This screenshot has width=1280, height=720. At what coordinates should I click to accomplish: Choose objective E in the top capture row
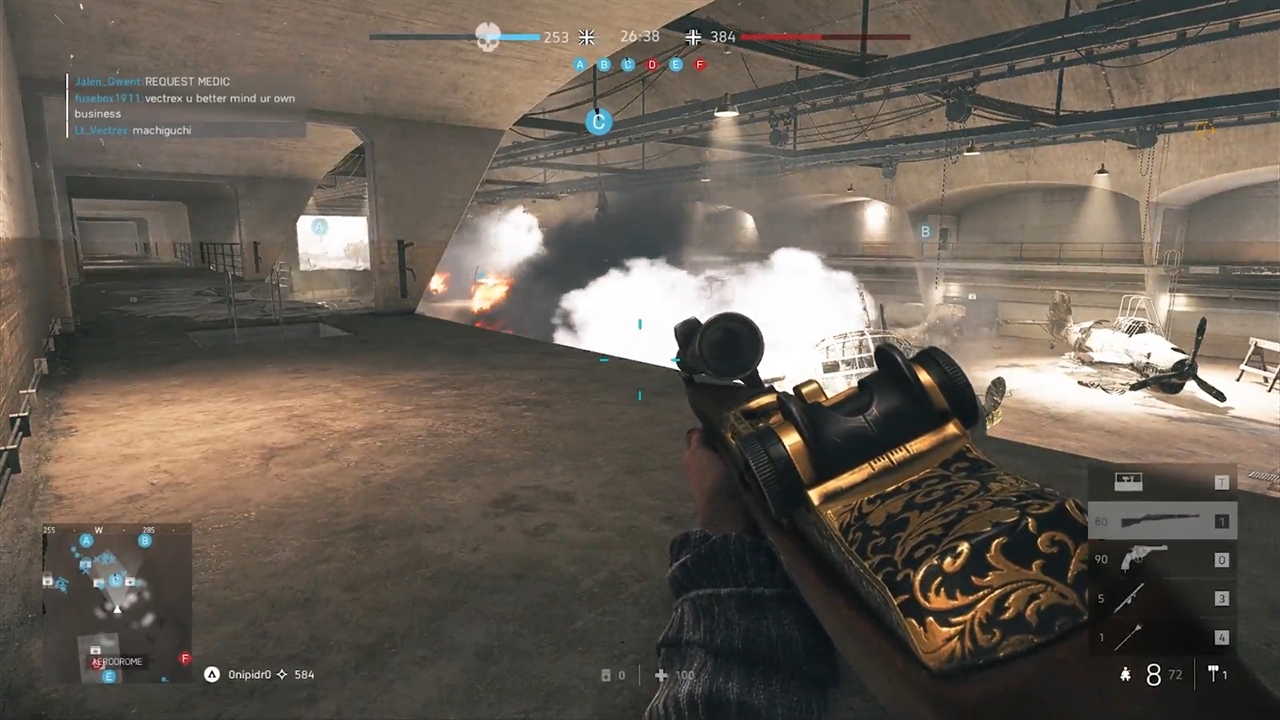[x=676, y=65]
